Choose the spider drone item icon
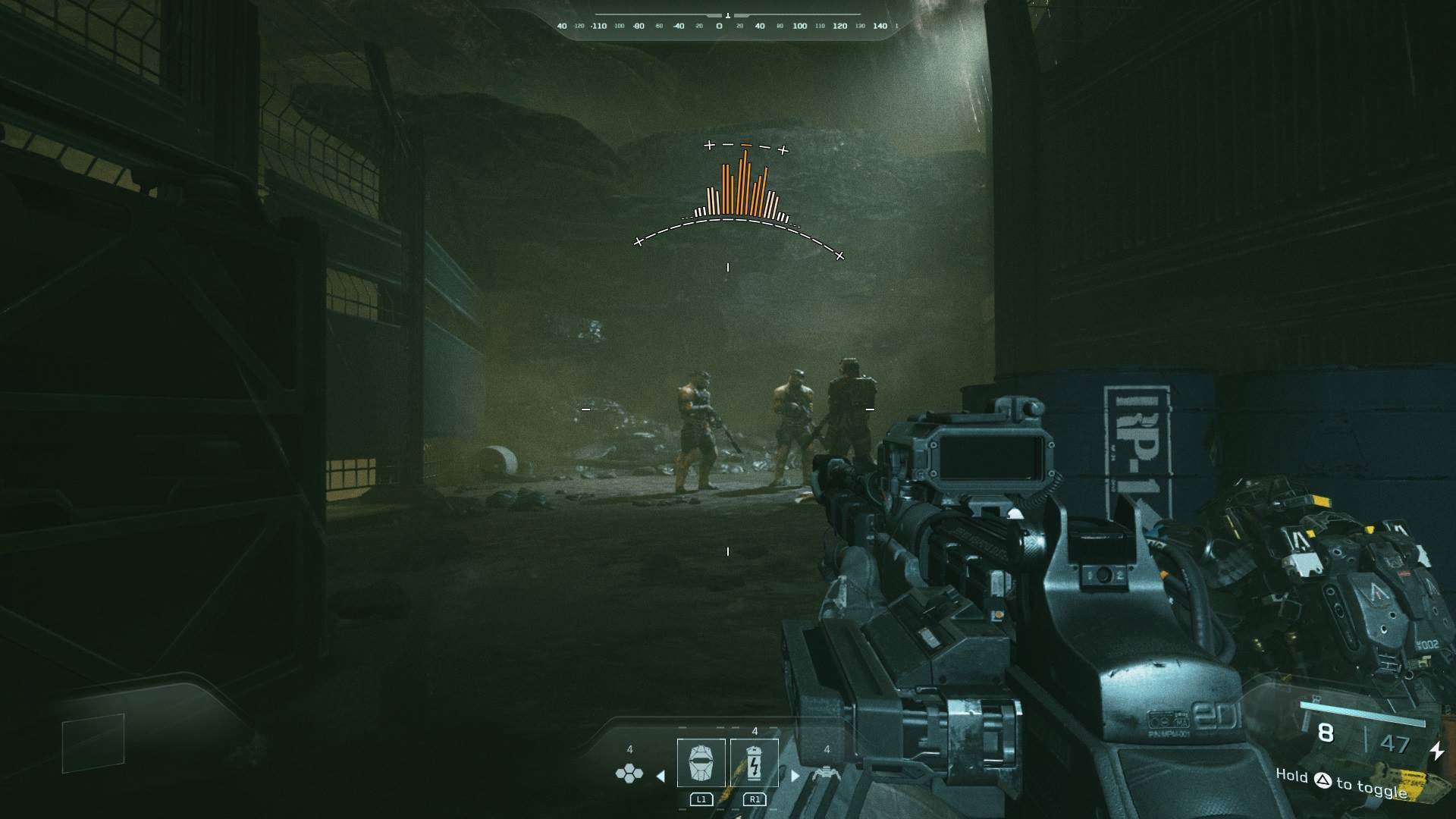 click(x=825, y=773)
